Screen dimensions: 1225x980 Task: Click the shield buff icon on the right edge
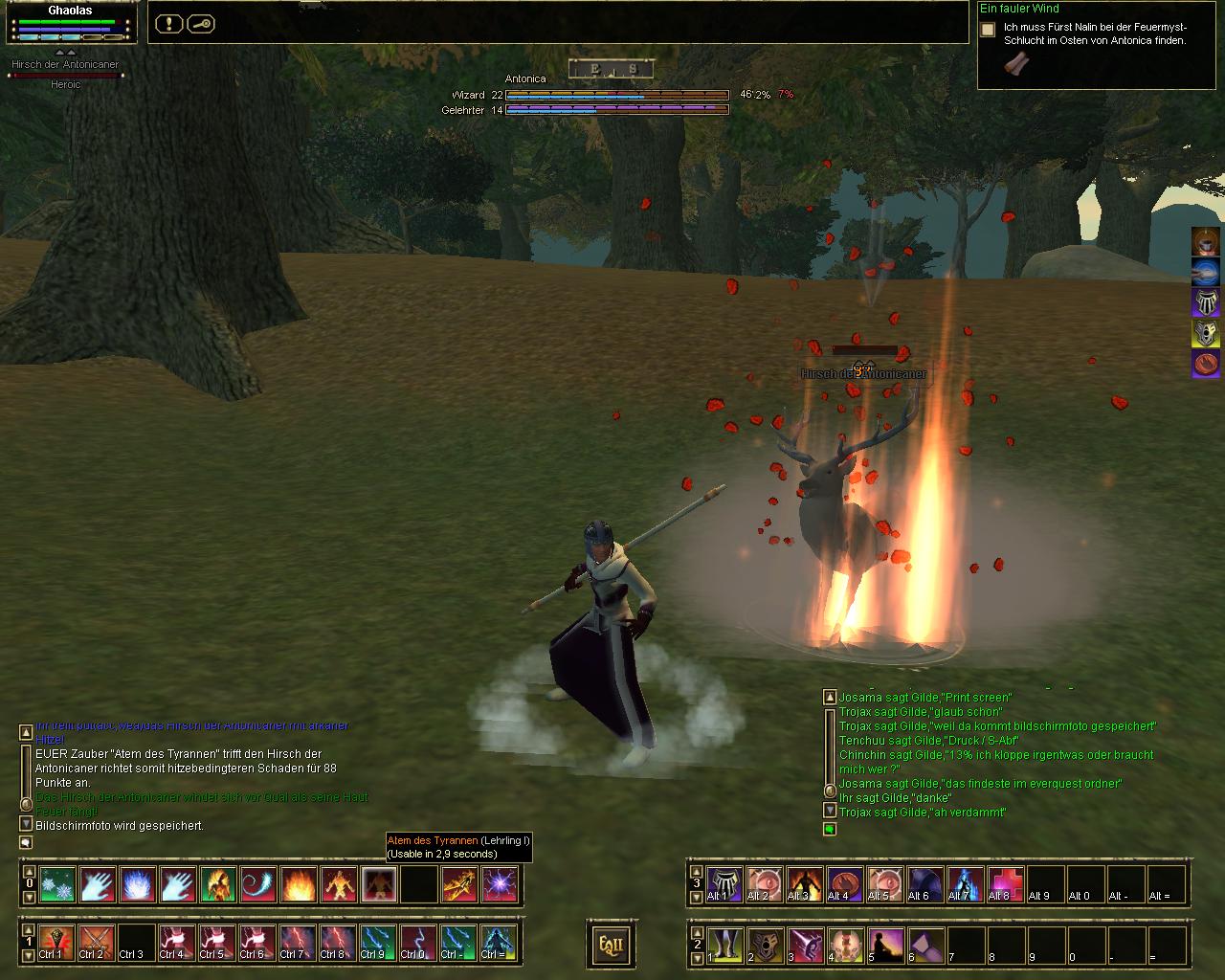1206,333
